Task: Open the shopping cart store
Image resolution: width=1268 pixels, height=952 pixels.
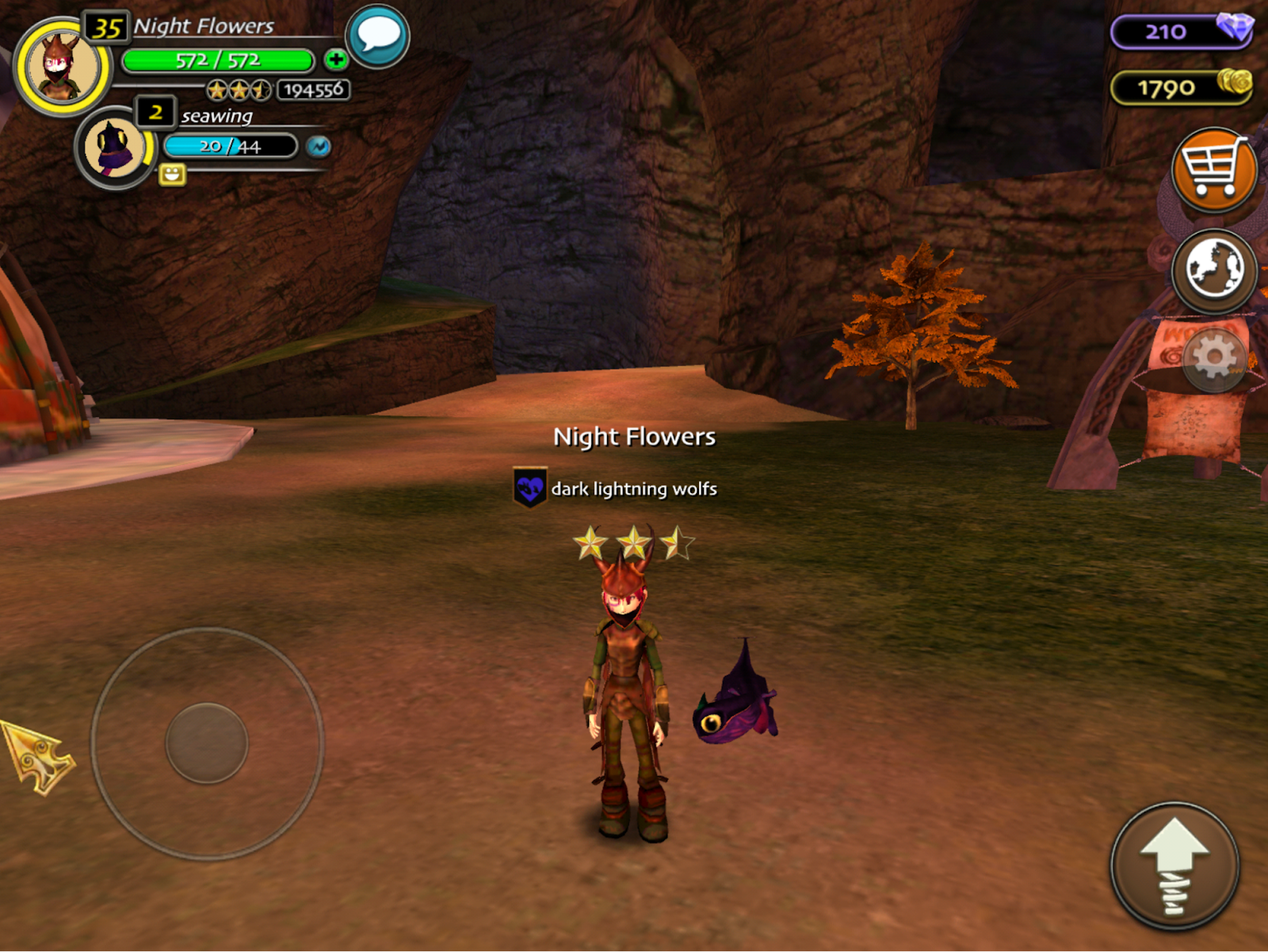Action: point(1213,169)
